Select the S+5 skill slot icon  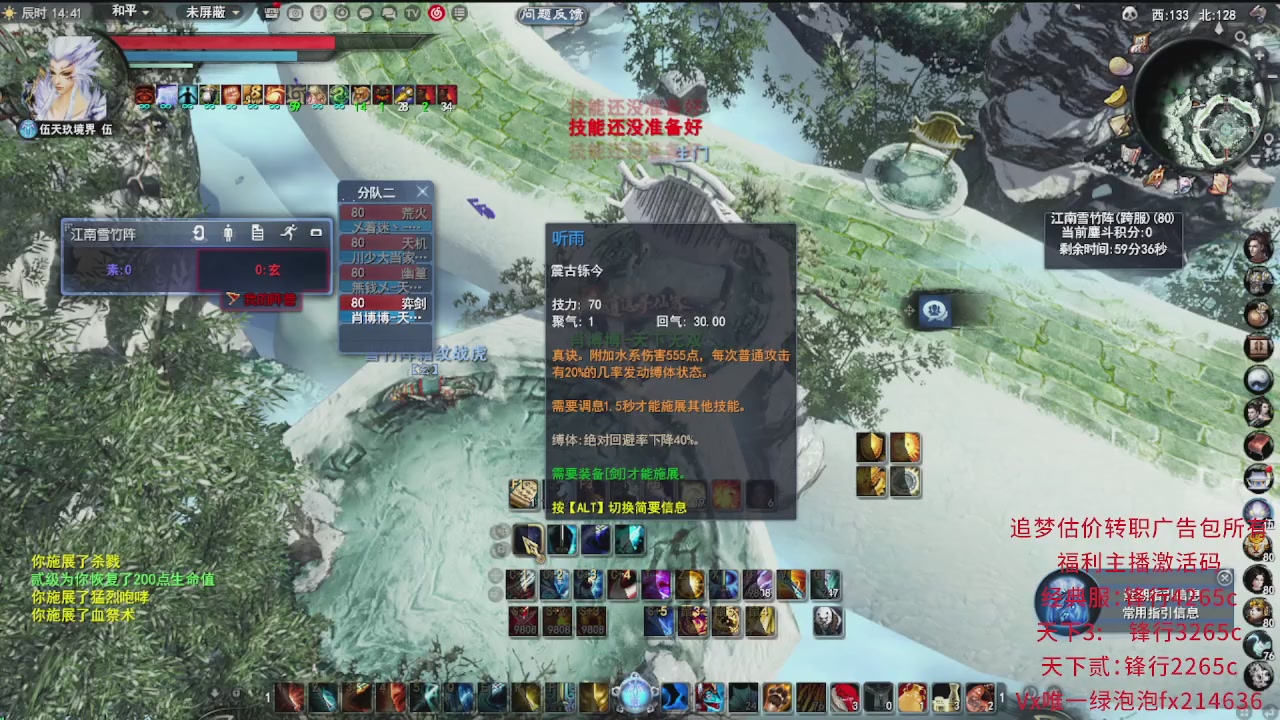pos(660,621)
